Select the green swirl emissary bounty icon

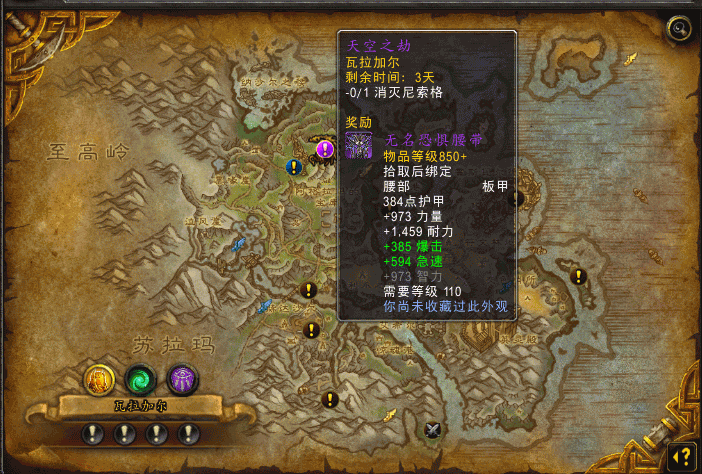point(141,379)
